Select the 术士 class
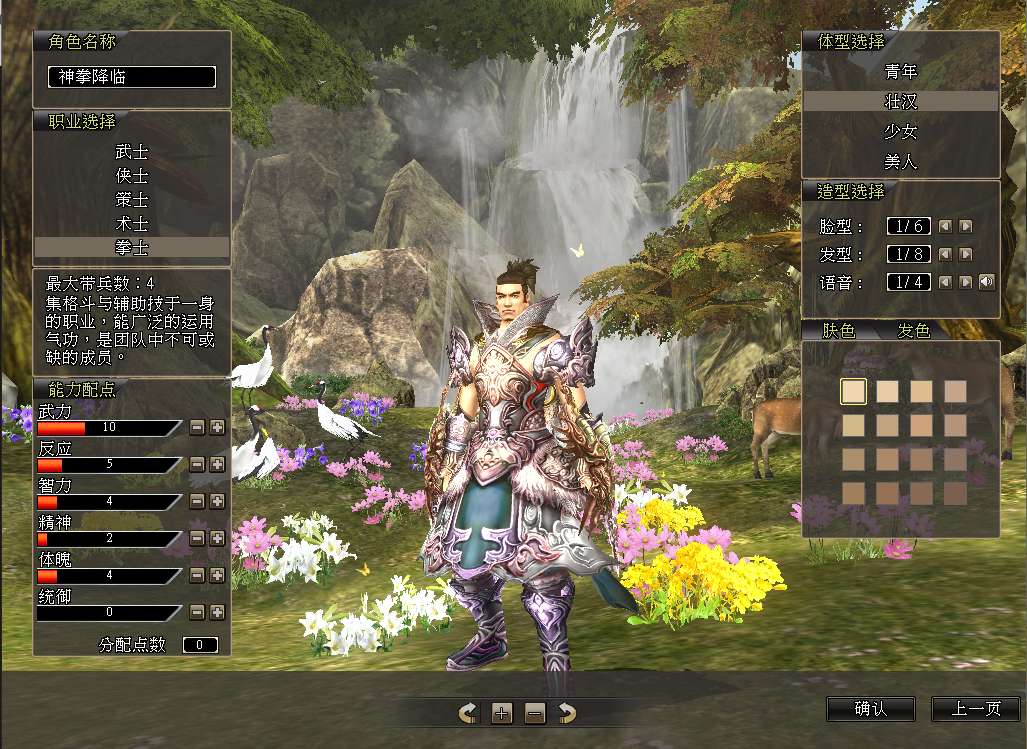The image size is (1027, 749). coord(132,224)
